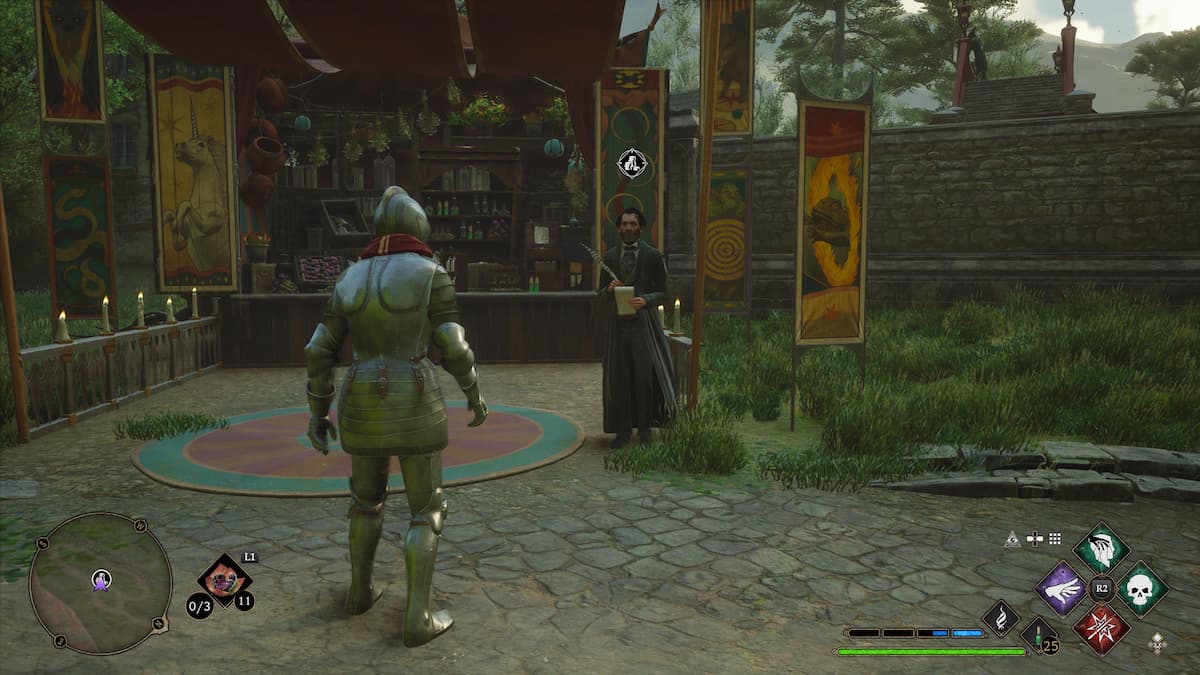Viewport: 1200px width, 675px height.
Task: Select the Venomous Tentacula tool slot
Action: tap(224, 581)
